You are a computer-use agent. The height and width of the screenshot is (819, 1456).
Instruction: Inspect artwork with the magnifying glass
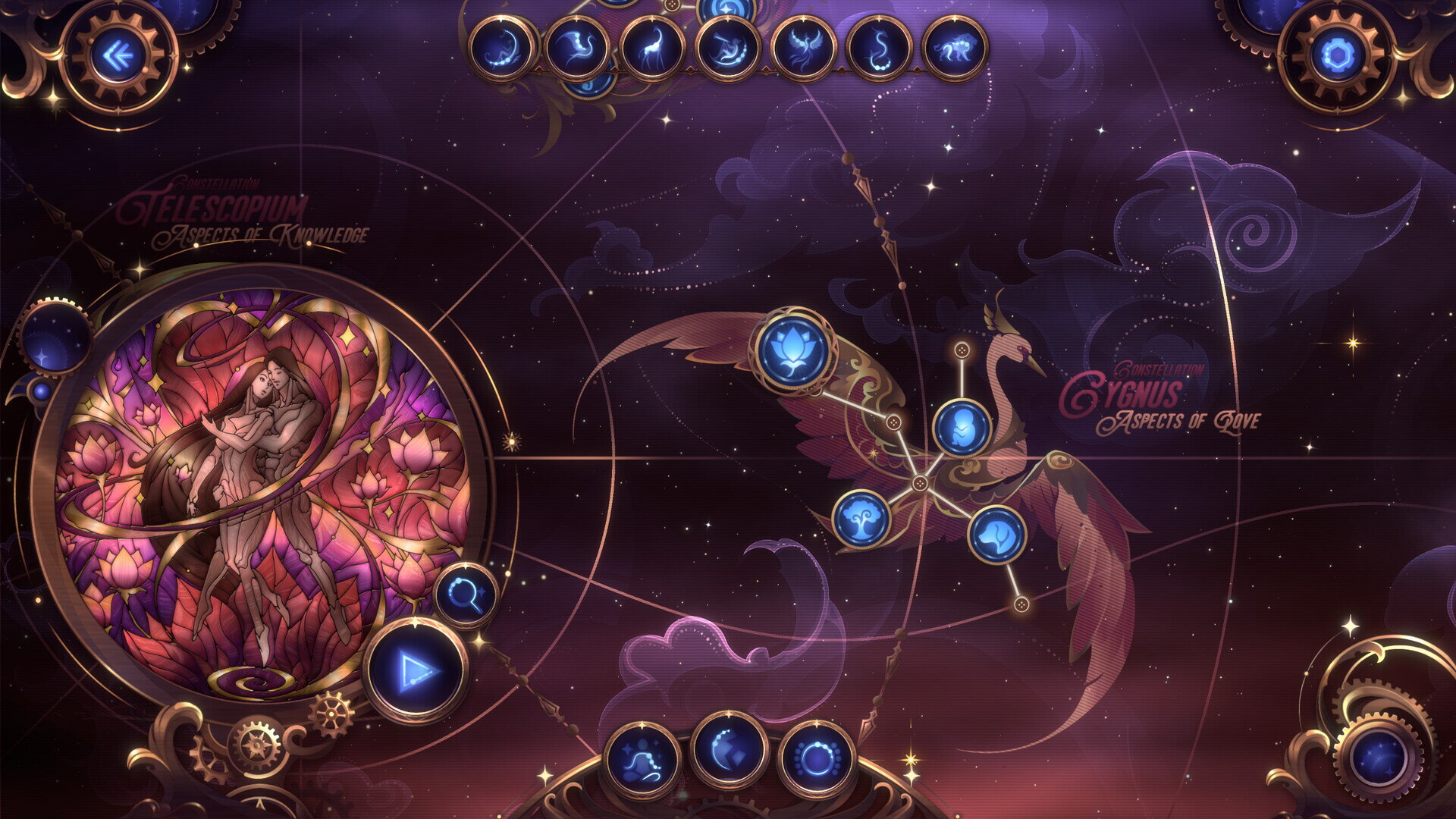click(466, 595)
